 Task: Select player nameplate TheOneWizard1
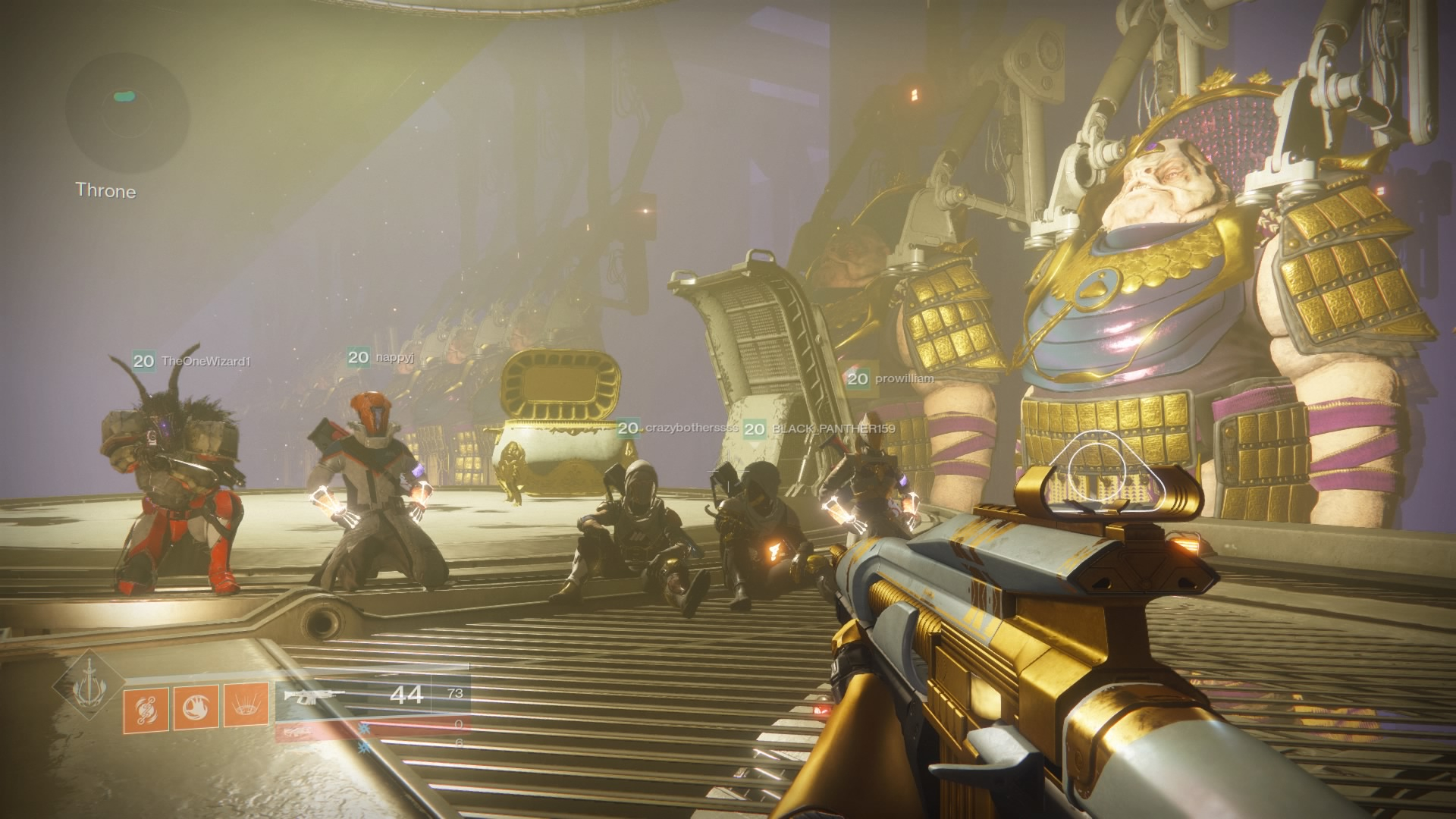pos(192,362)
